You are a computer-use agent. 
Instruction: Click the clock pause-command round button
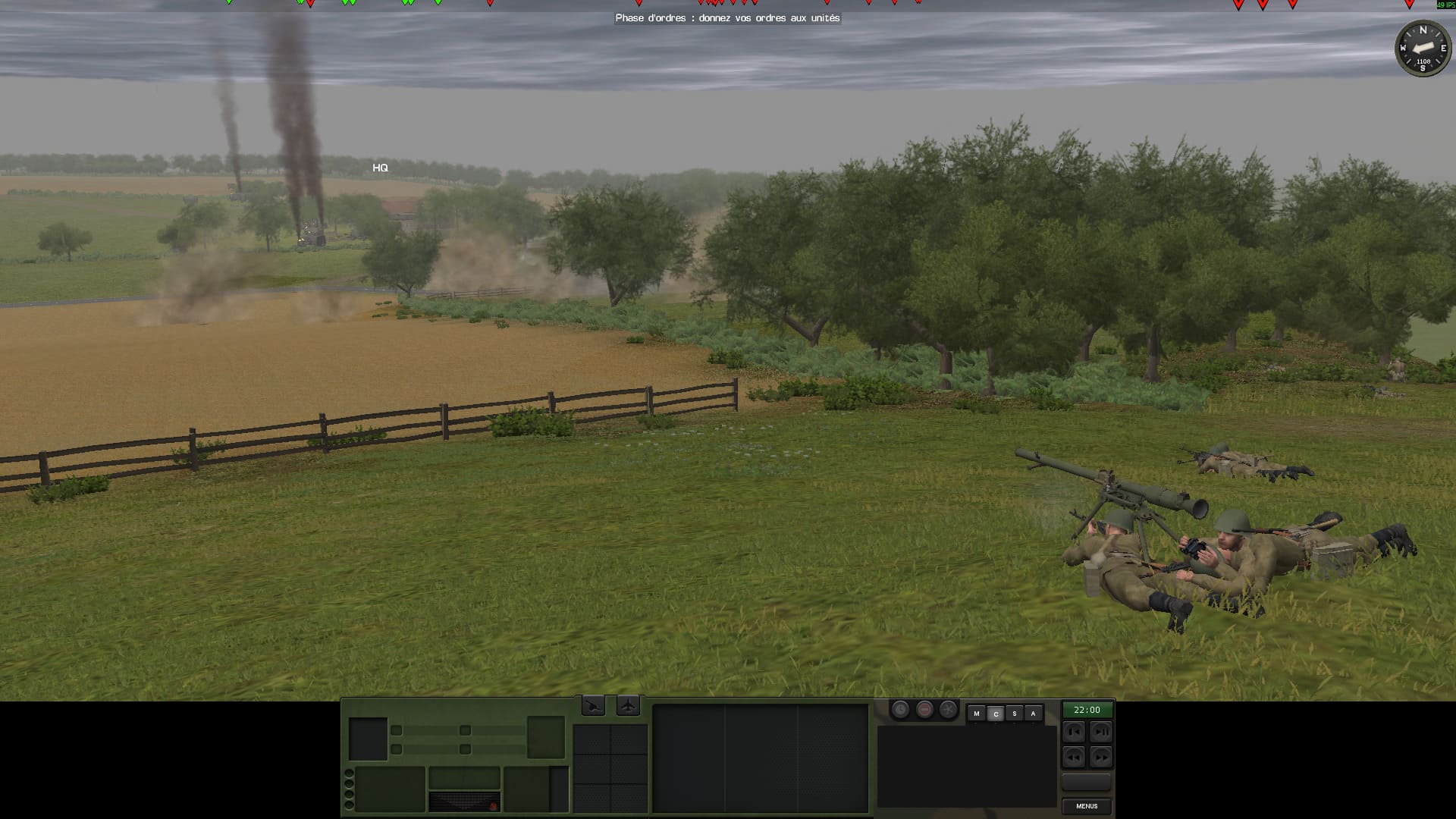tap(900, 710)
